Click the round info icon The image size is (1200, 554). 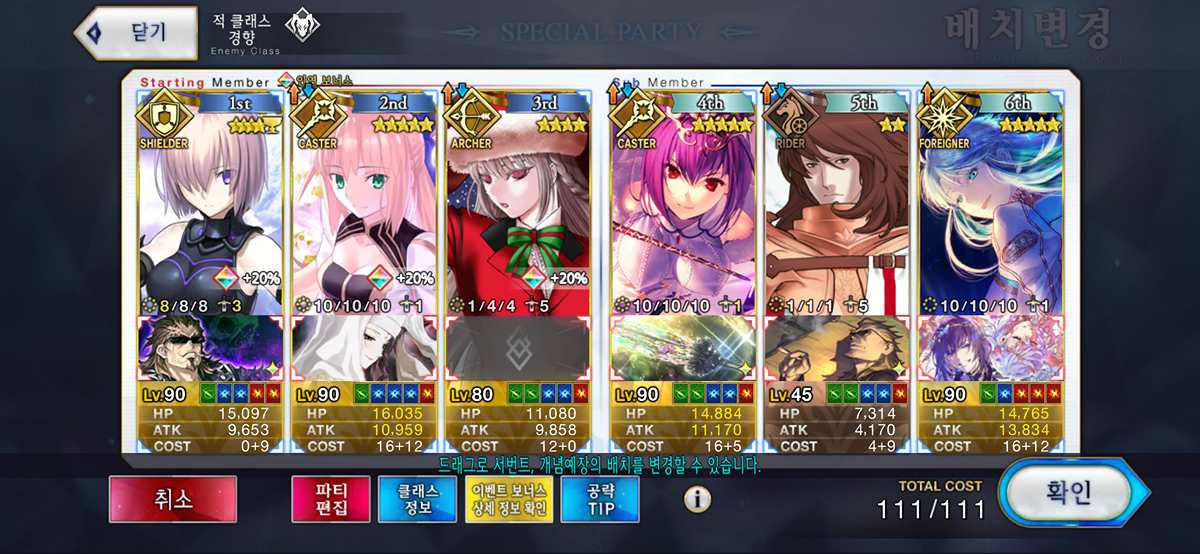(697, 498)
